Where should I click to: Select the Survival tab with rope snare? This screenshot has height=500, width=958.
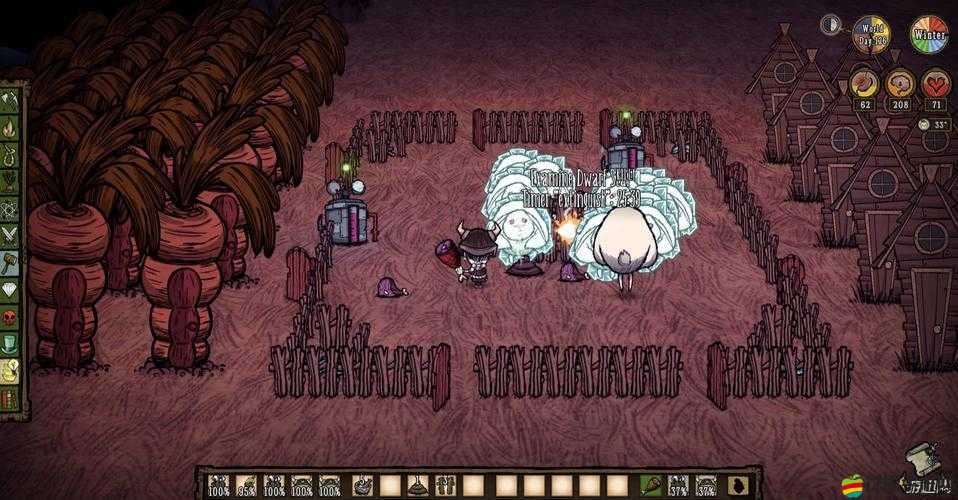pyautogui.click(x=11, y=154)
